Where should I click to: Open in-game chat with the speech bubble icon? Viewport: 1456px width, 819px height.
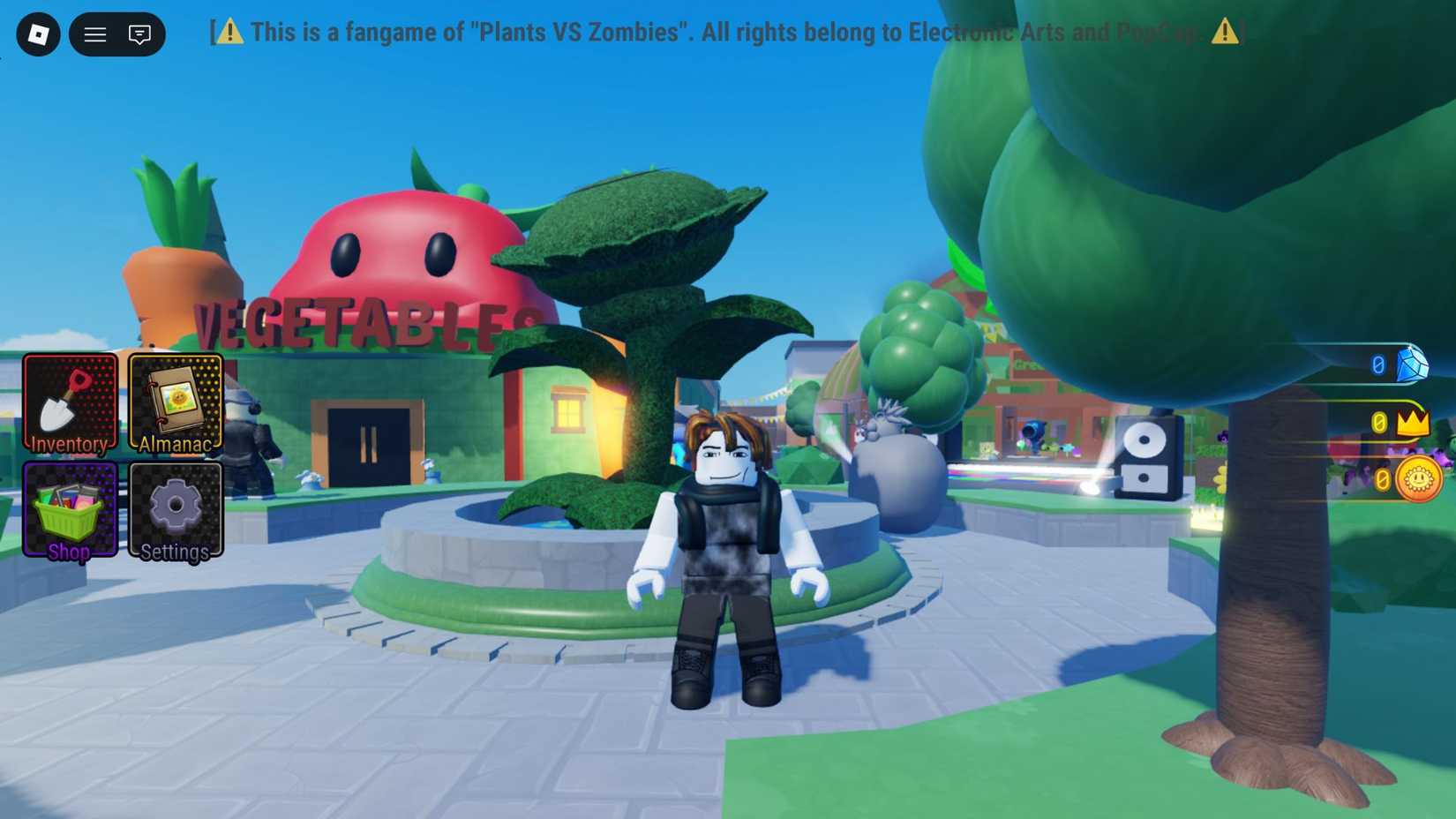(139, 35)
